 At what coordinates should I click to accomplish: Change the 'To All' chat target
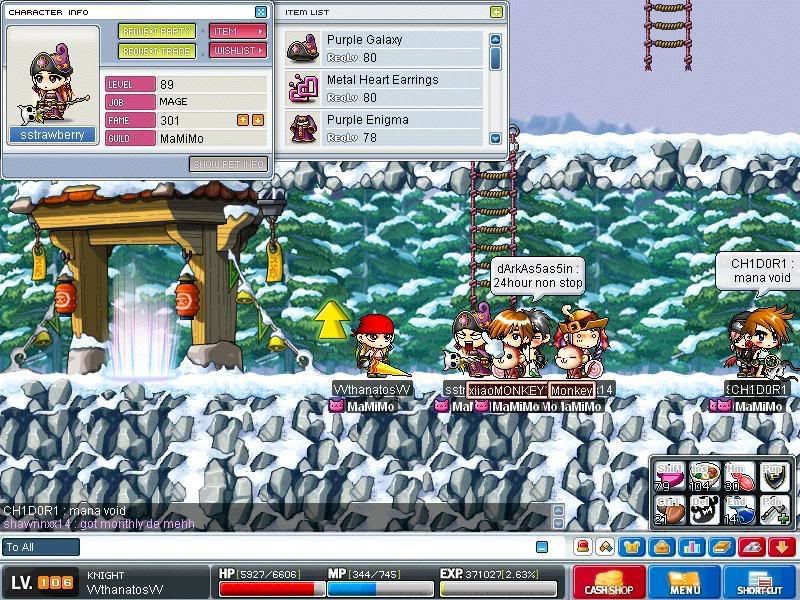tap(41, 547)
